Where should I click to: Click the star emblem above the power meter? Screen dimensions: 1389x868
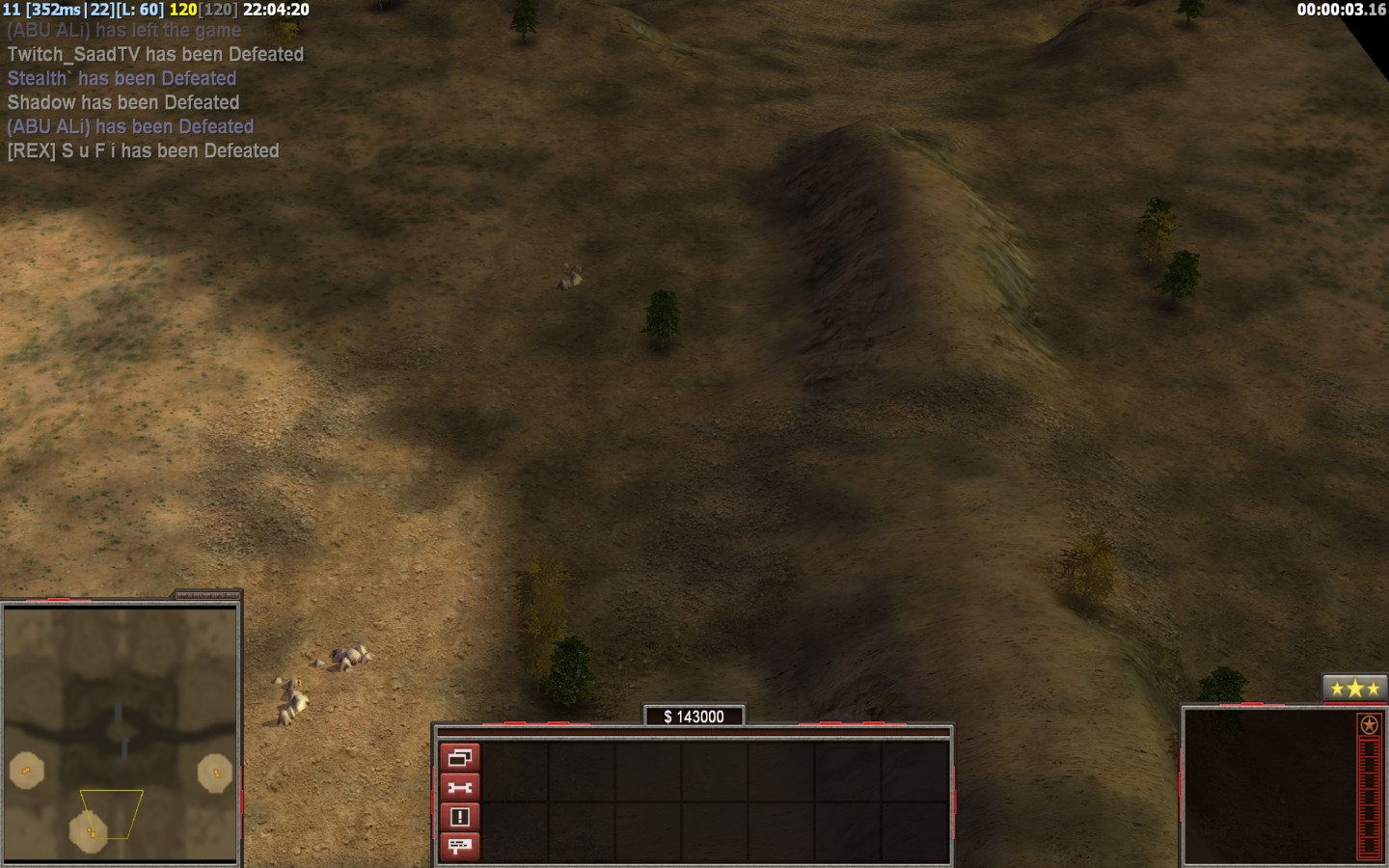tap(1368, 725)
